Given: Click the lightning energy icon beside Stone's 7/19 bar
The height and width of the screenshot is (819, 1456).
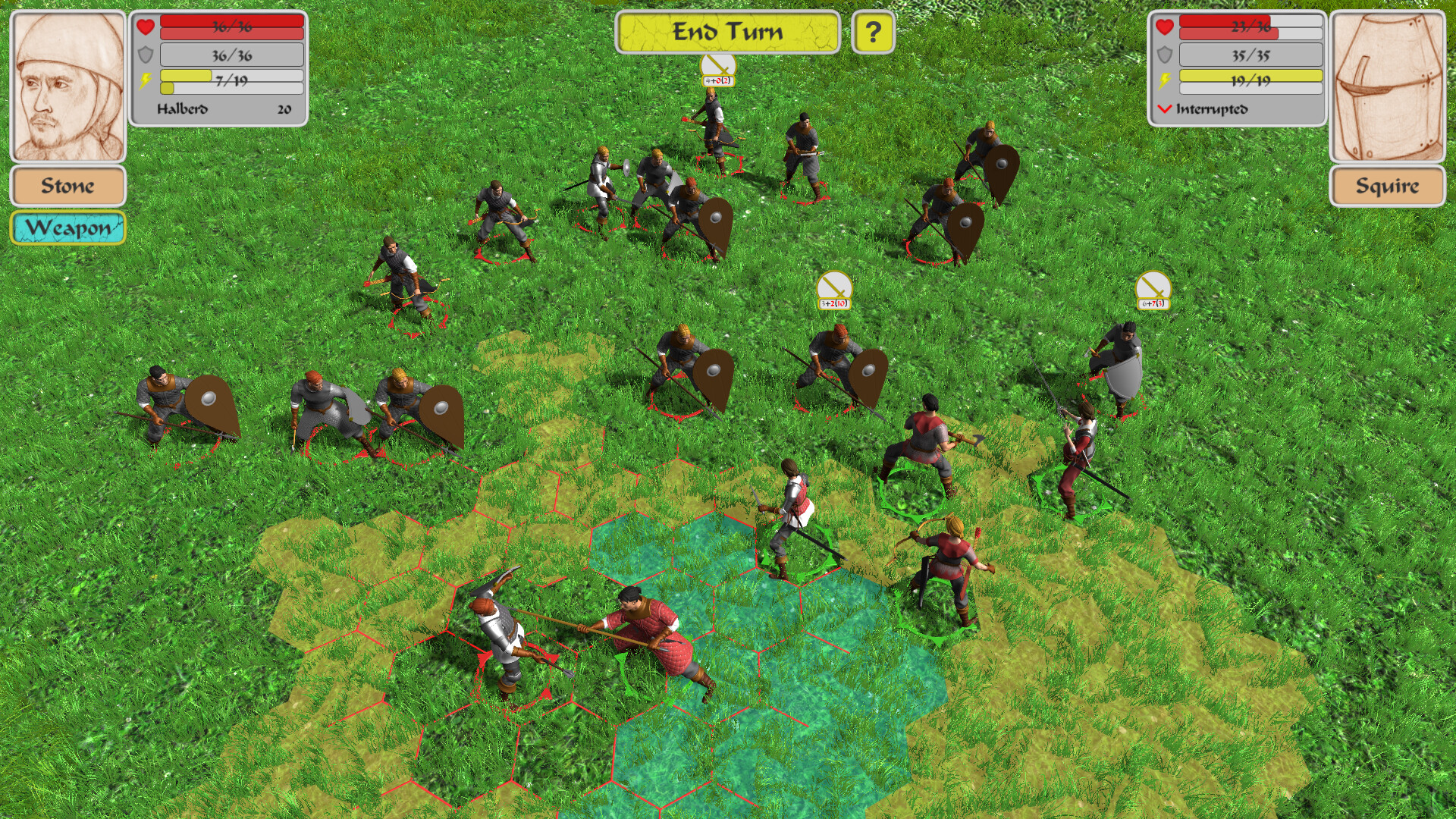Looking at the screenshot, I should (145, 81).
